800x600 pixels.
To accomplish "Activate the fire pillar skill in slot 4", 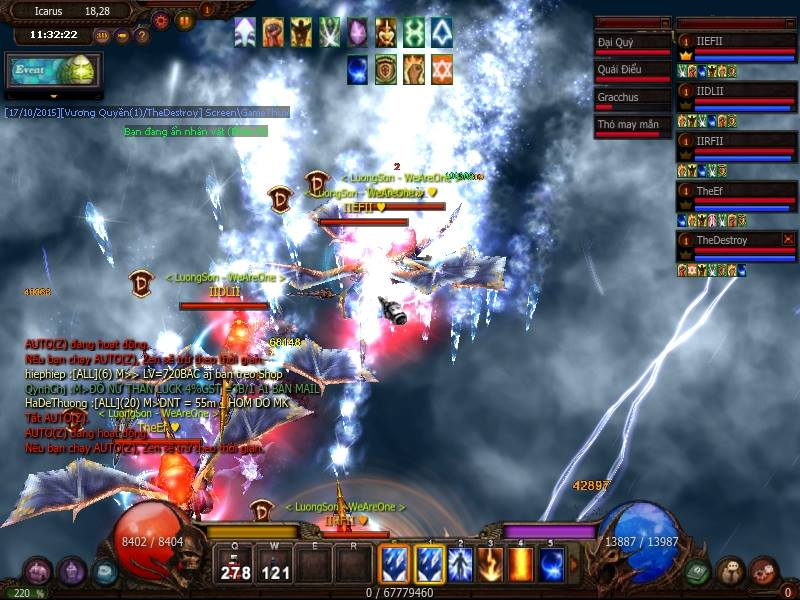I will click(520, 565).
